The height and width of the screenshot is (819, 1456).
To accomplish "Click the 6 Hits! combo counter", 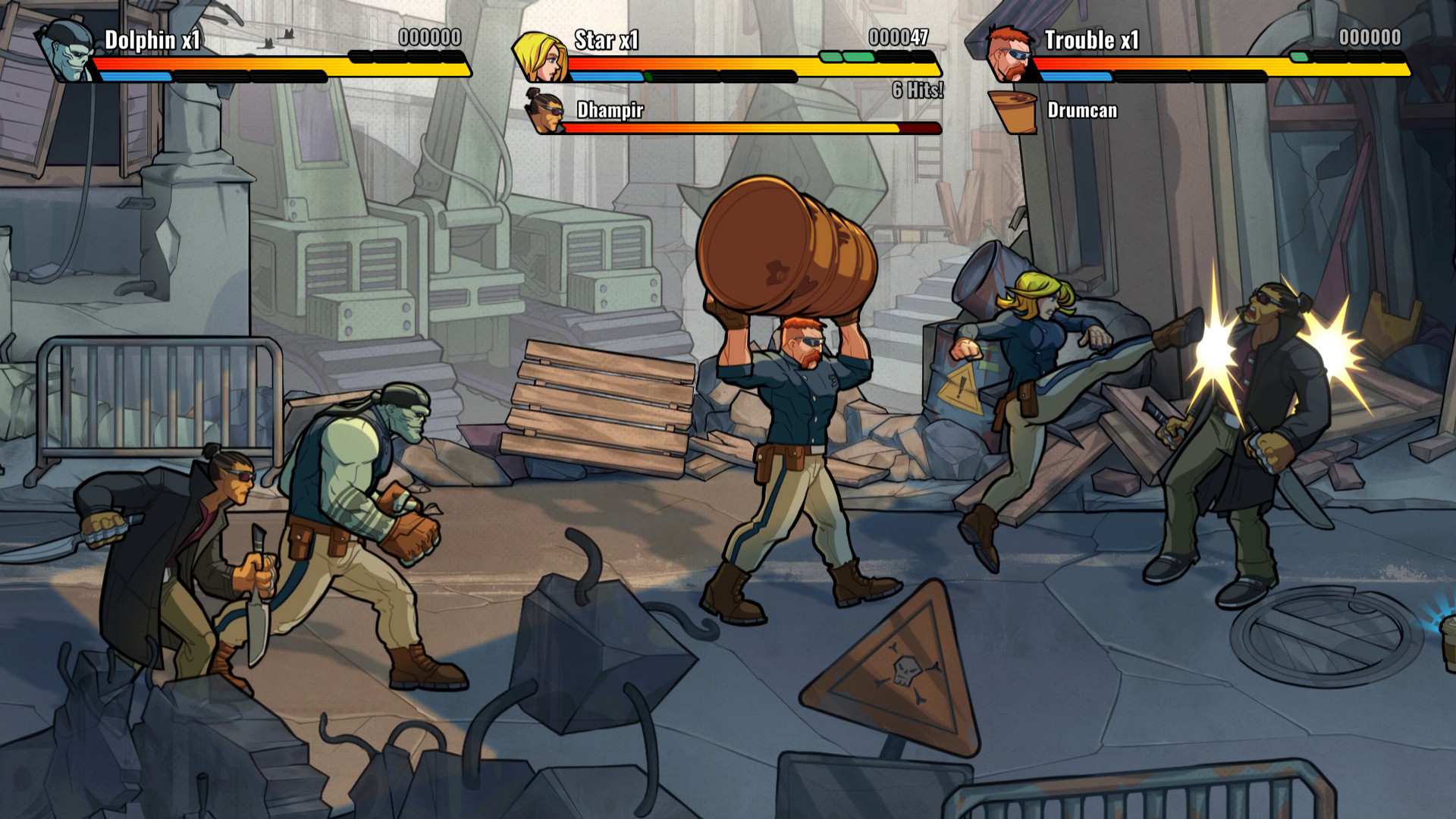I will (x=918, y=89).
